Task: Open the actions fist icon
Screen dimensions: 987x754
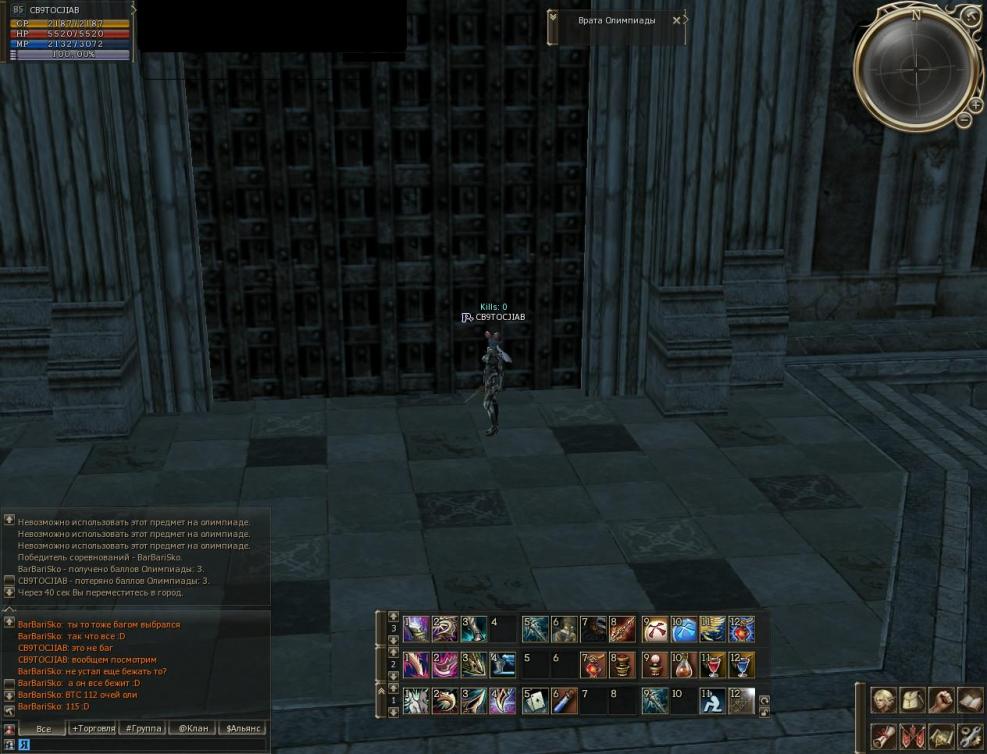Action: pos(940,700)
